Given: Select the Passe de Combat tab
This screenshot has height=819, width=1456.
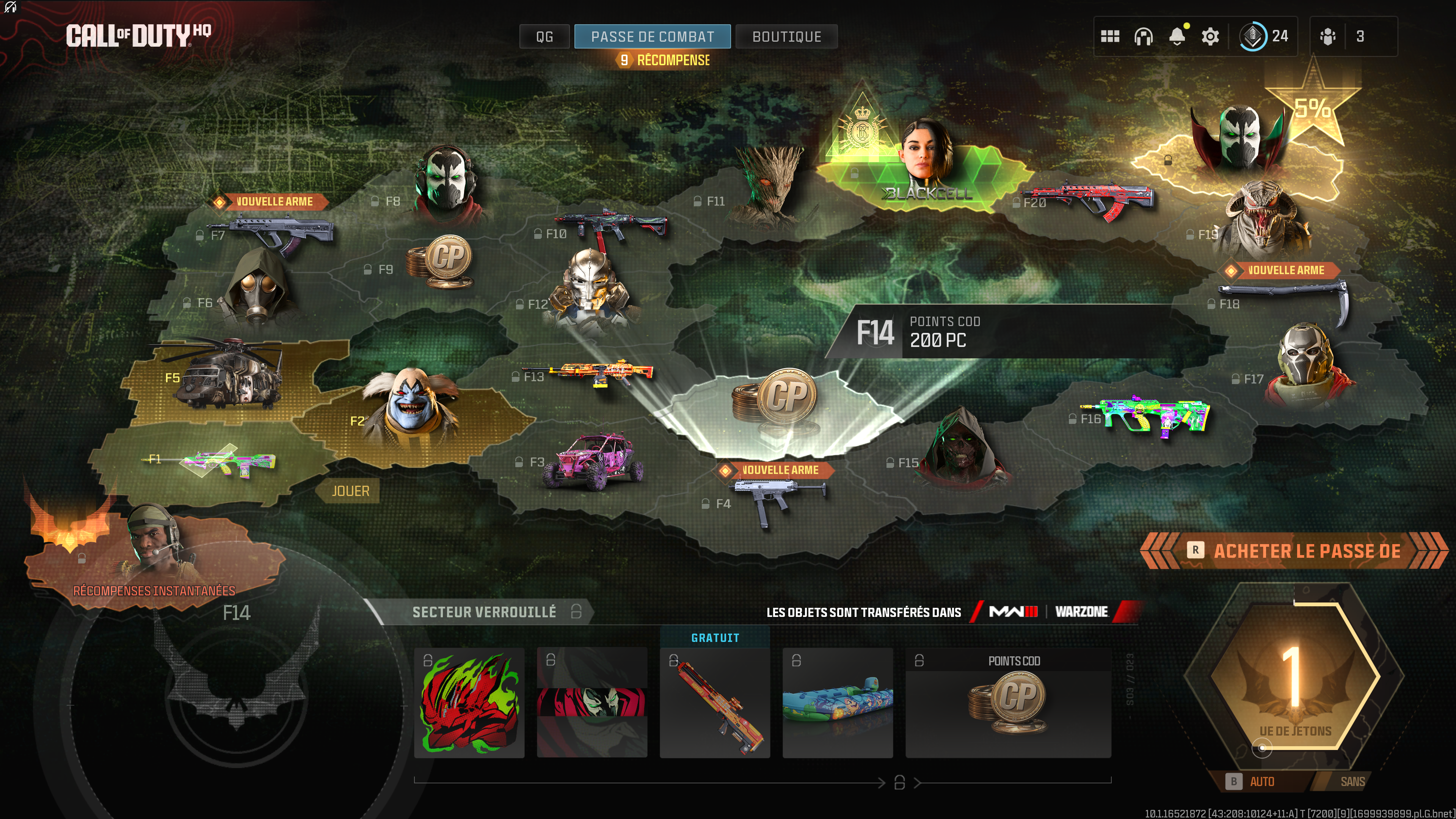Looking at the screenshot, I should (x=652, y=37).
